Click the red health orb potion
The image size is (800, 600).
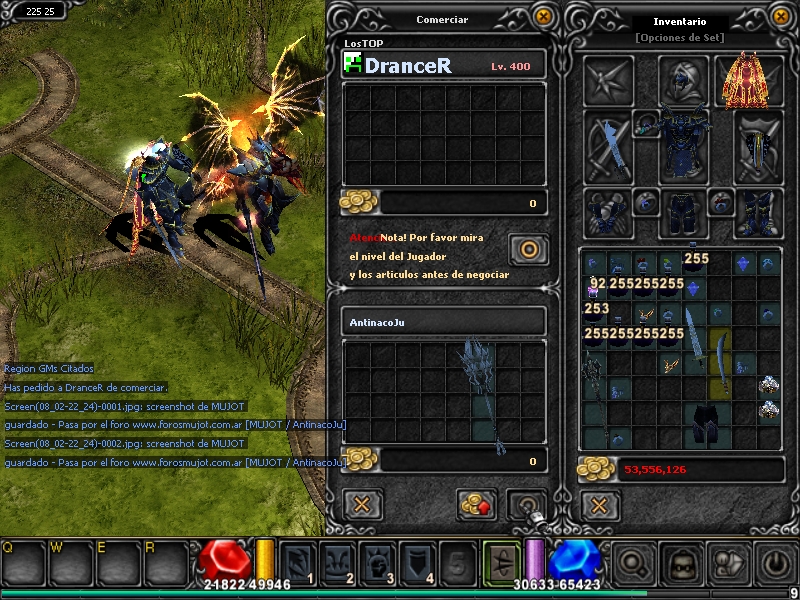click(x=224, y=561)
